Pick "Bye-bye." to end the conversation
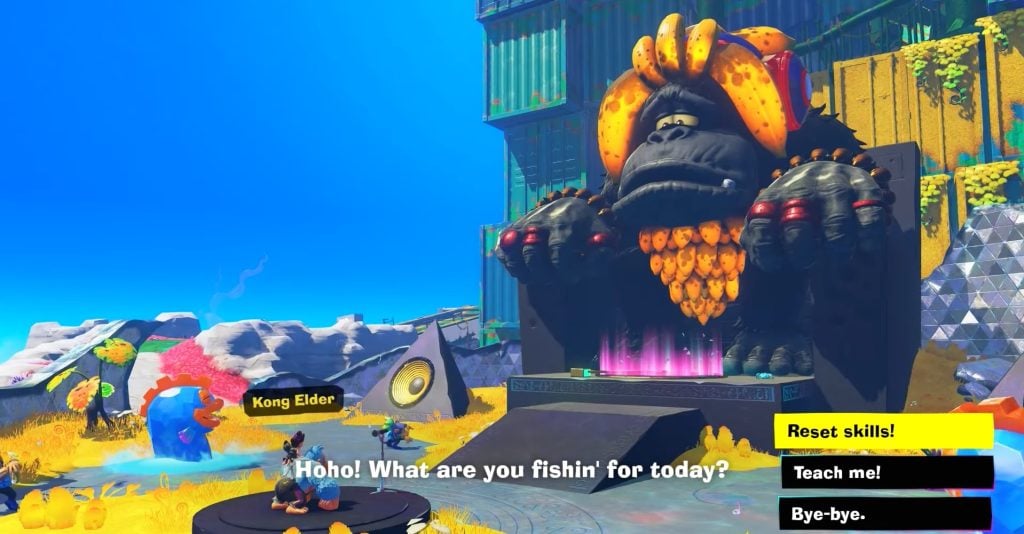Image resolution: width=1024 pixels, height=534 pixels. click(x=884, y=513)
